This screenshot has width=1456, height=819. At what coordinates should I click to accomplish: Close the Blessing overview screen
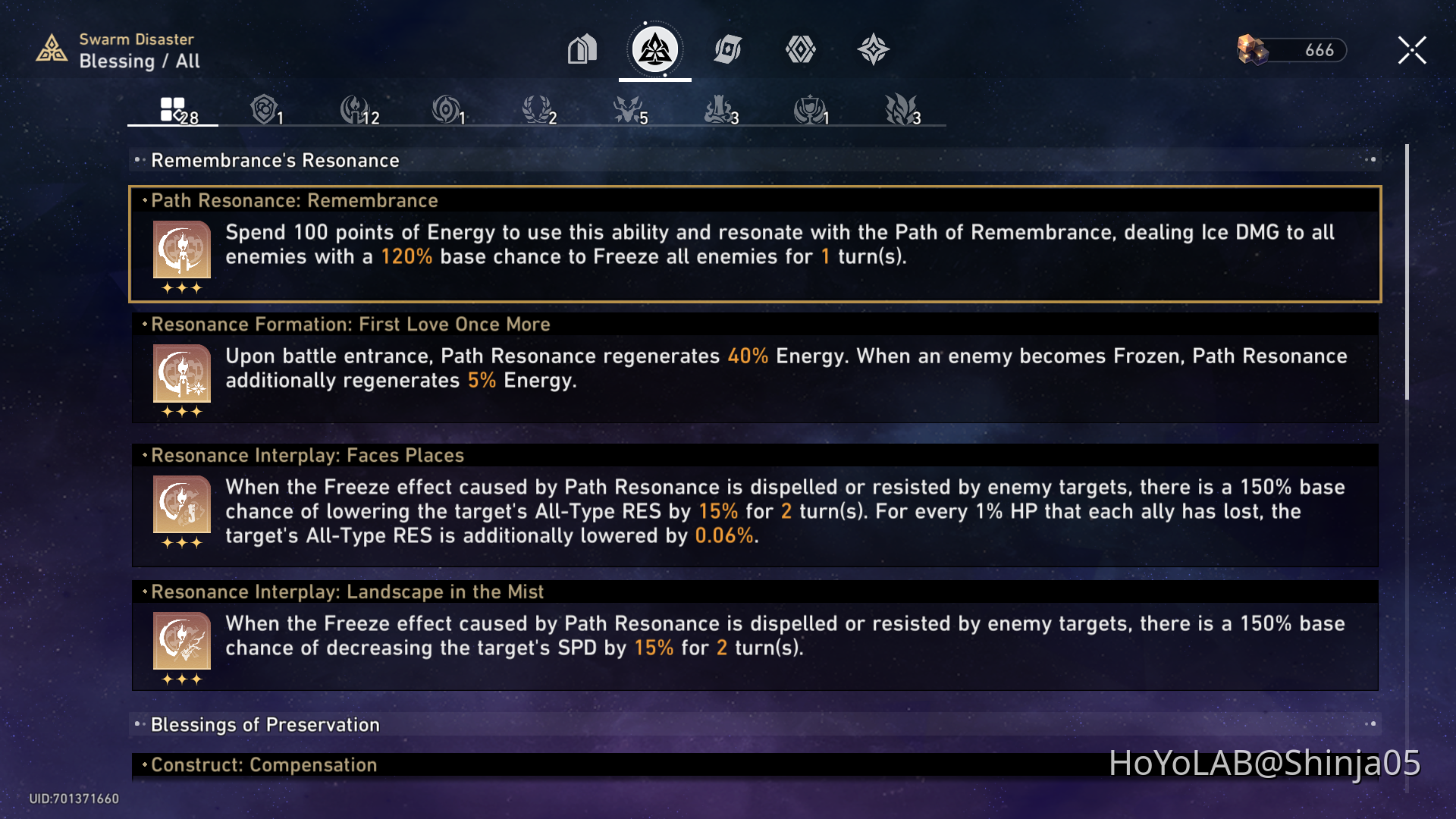[x=1411, y=49]
